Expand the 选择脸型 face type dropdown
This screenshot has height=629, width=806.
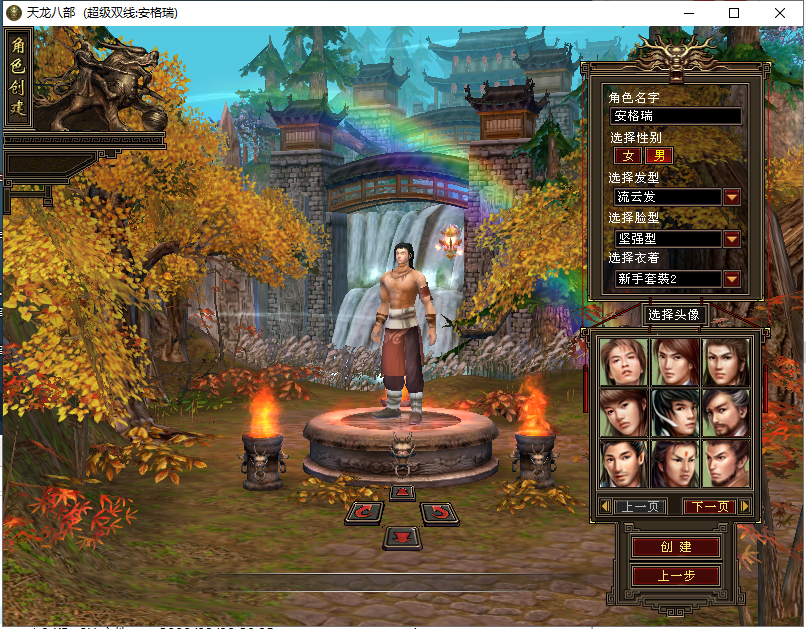pos(732,239)
